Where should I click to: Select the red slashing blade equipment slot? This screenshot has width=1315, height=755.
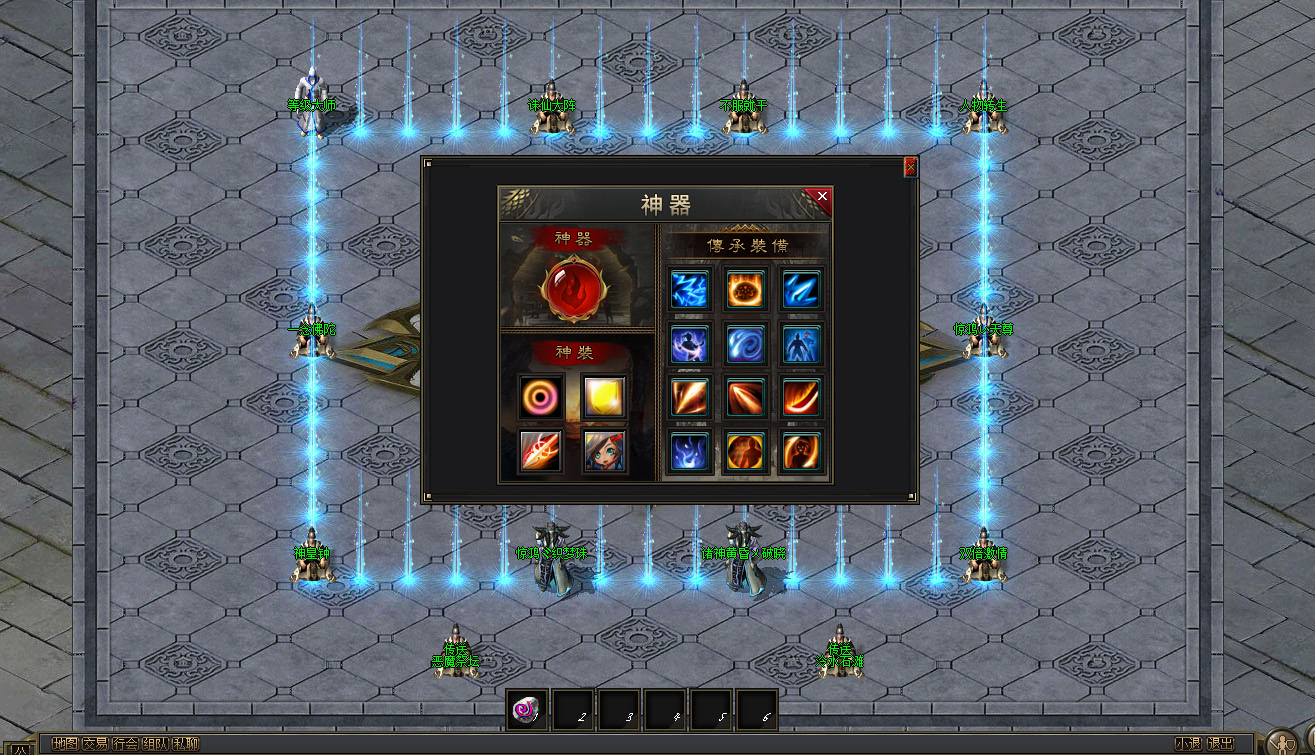click(541, 451)
